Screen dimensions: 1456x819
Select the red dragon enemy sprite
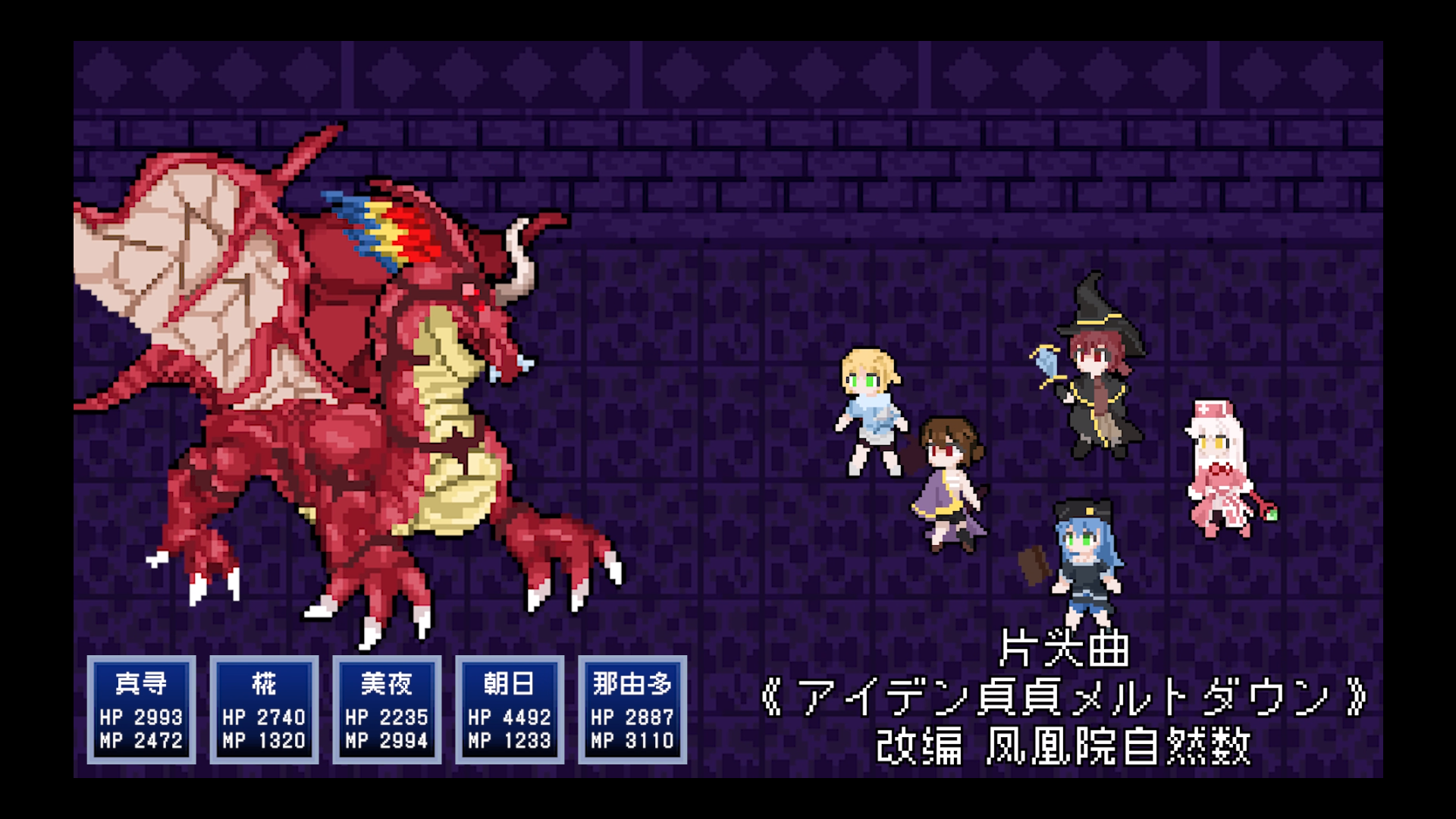341,379
